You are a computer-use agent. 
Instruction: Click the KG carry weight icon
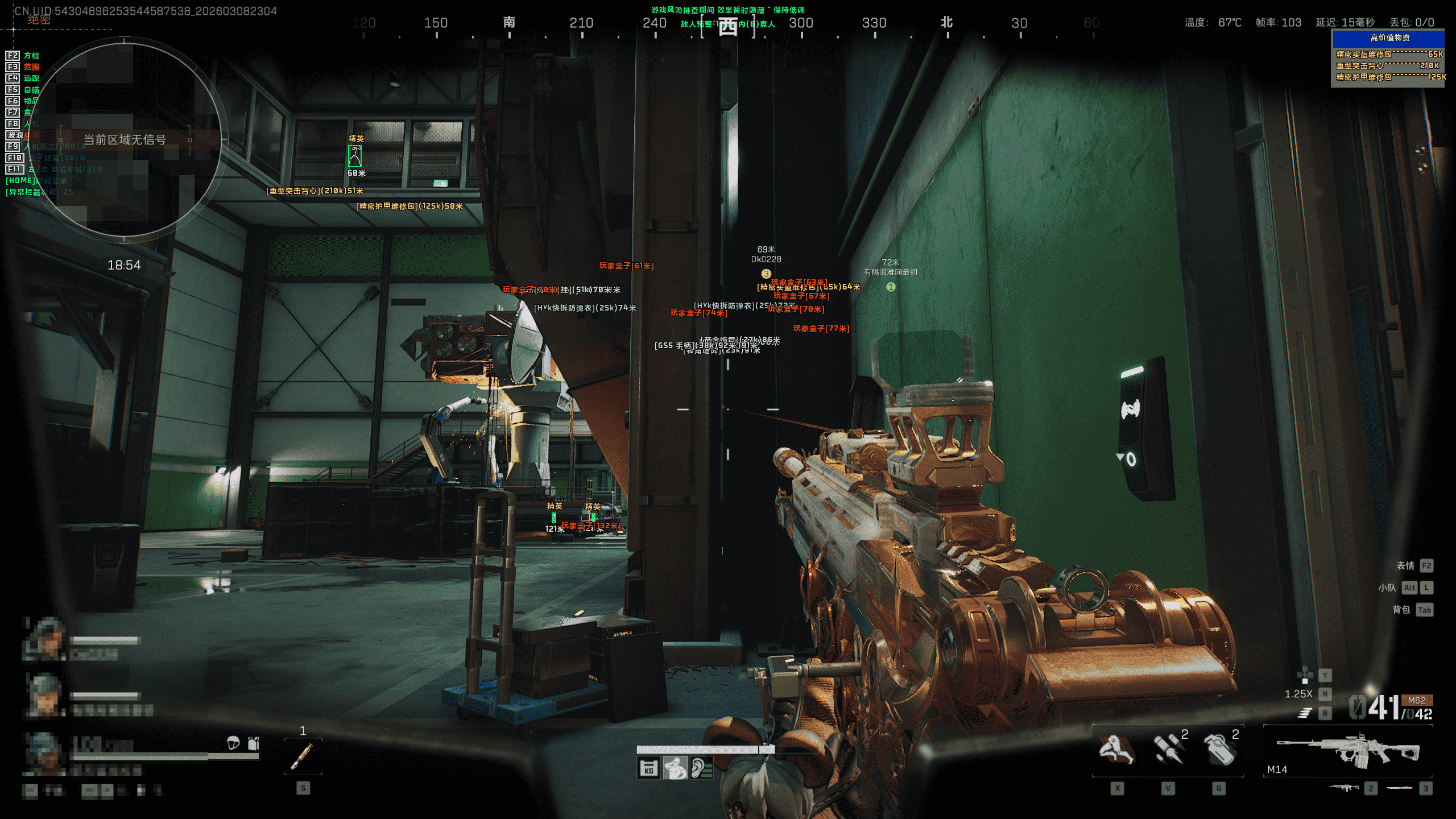coord(648,768)
